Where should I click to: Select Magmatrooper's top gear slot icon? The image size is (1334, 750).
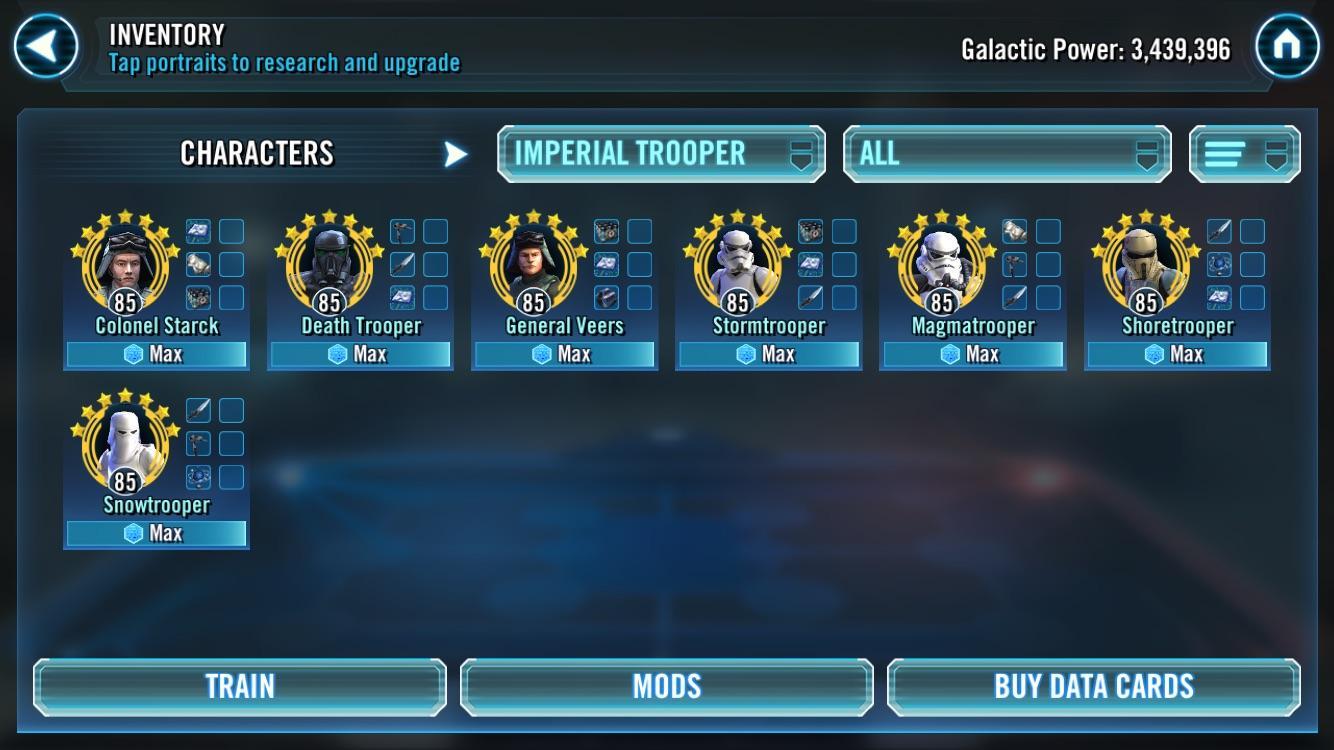[1013, 231]
